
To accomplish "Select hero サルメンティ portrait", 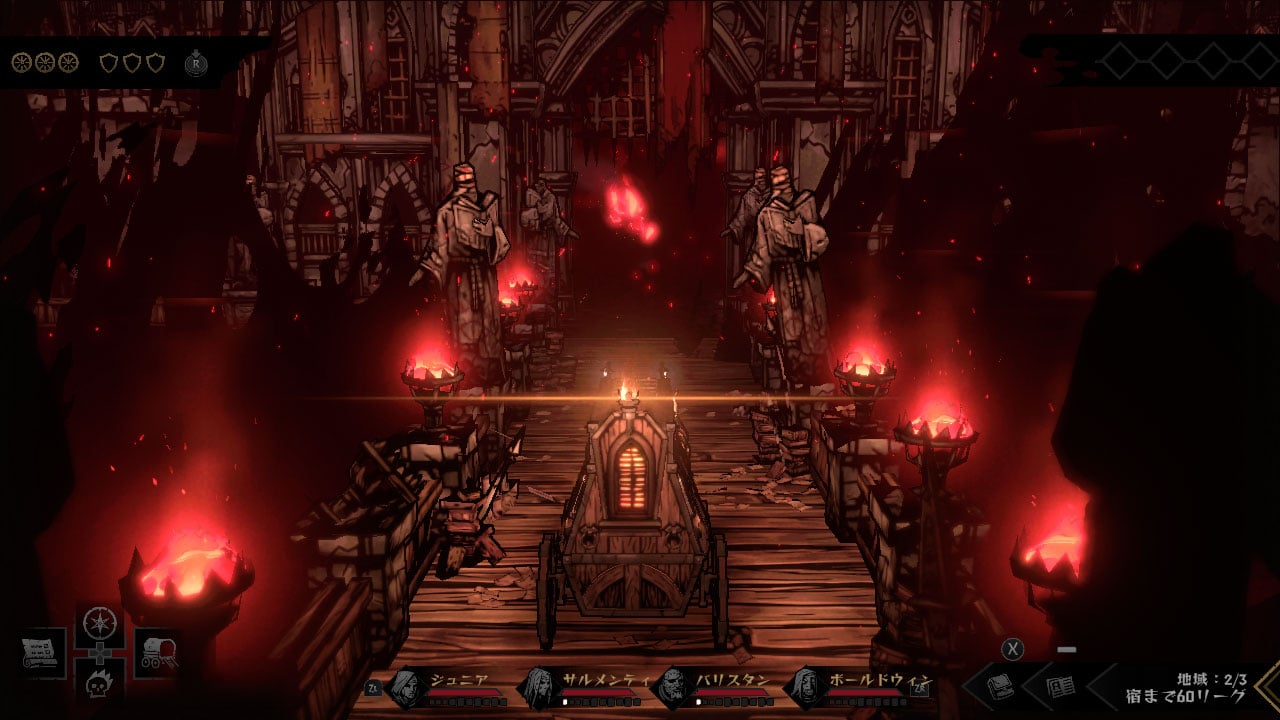I will [538, 687].
